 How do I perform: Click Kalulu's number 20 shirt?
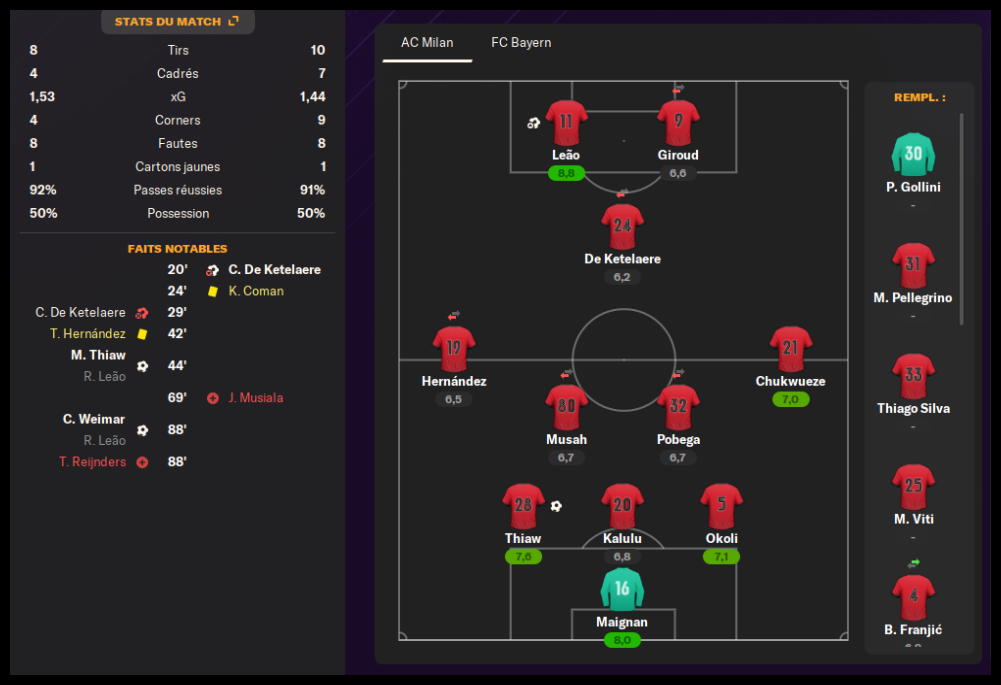click(x=622, y=507)
